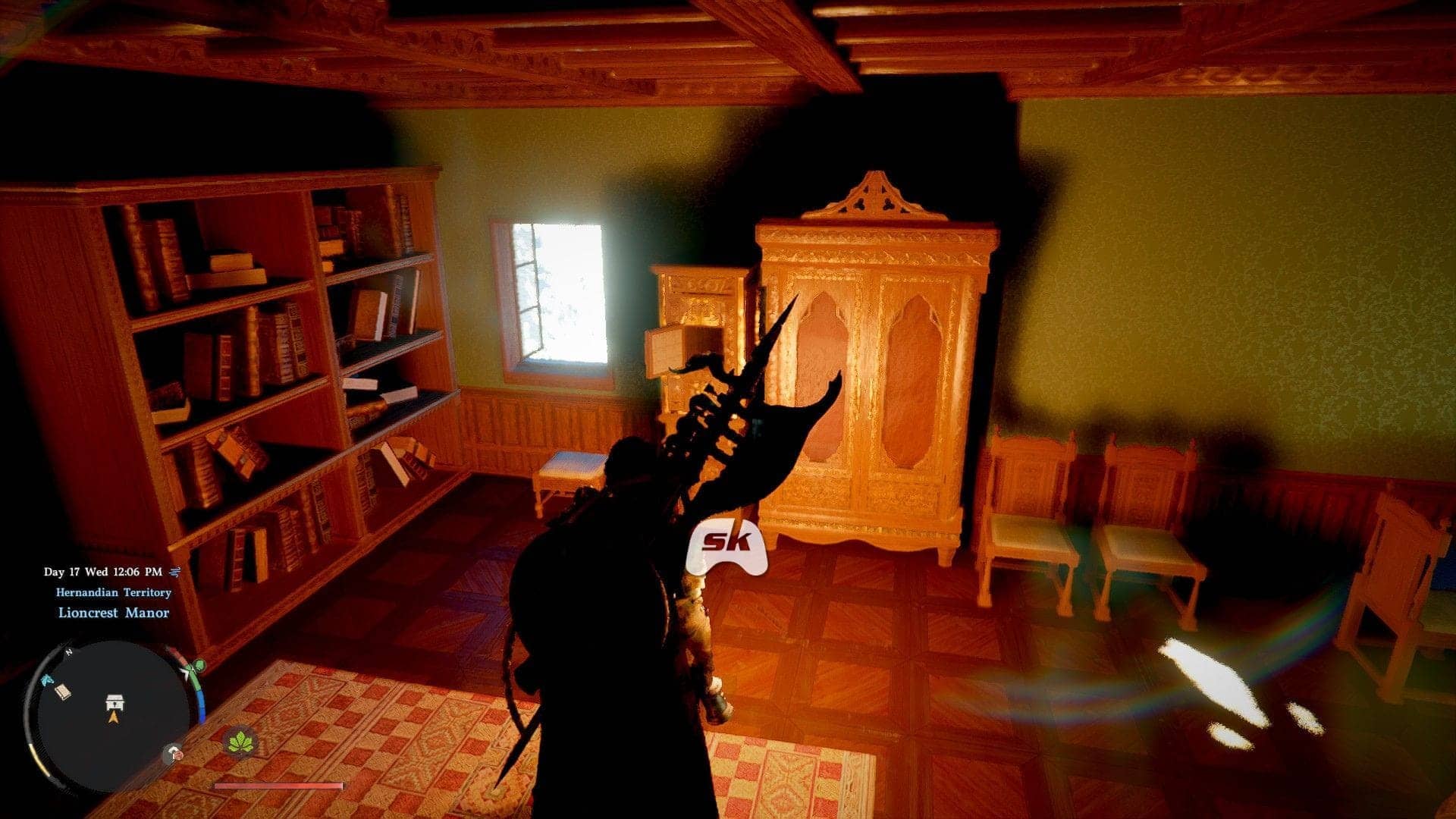This screenshot has width=1456, height=819.
Task: Select the letter icon on the minimap
Action: pos(63,692)
